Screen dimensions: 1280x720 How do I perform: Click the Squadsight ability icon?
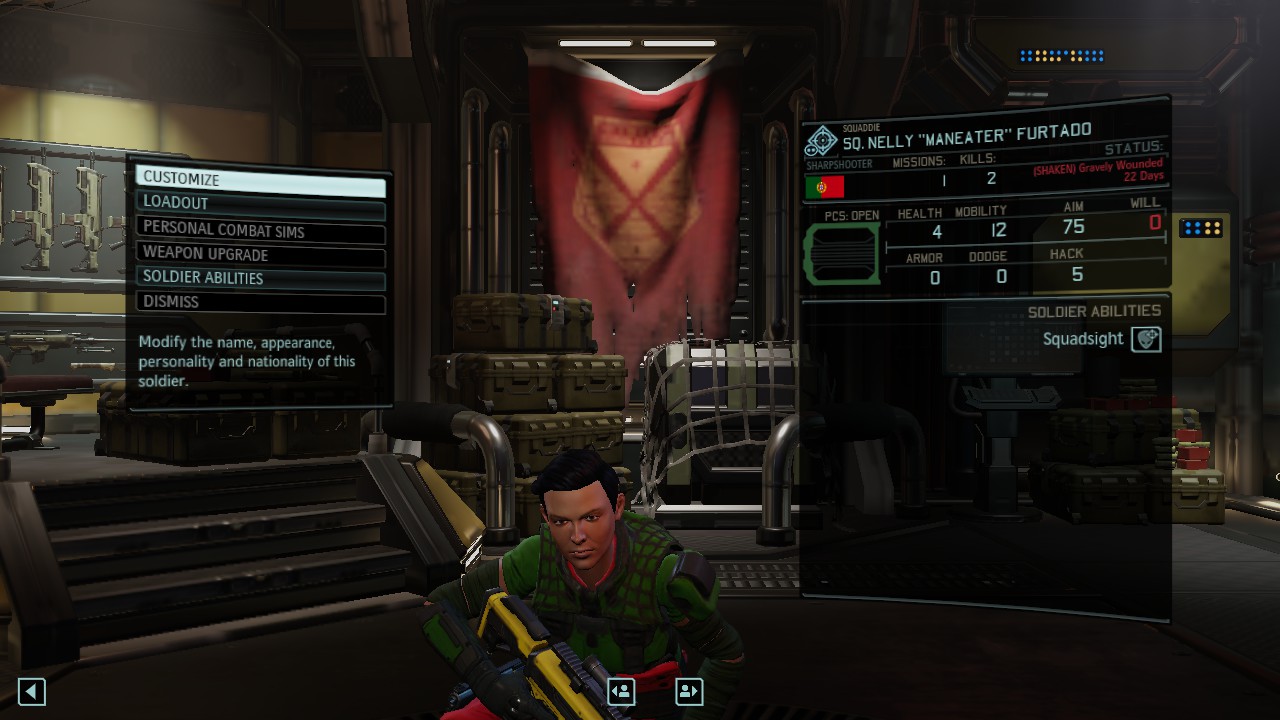coord(1145,339)
